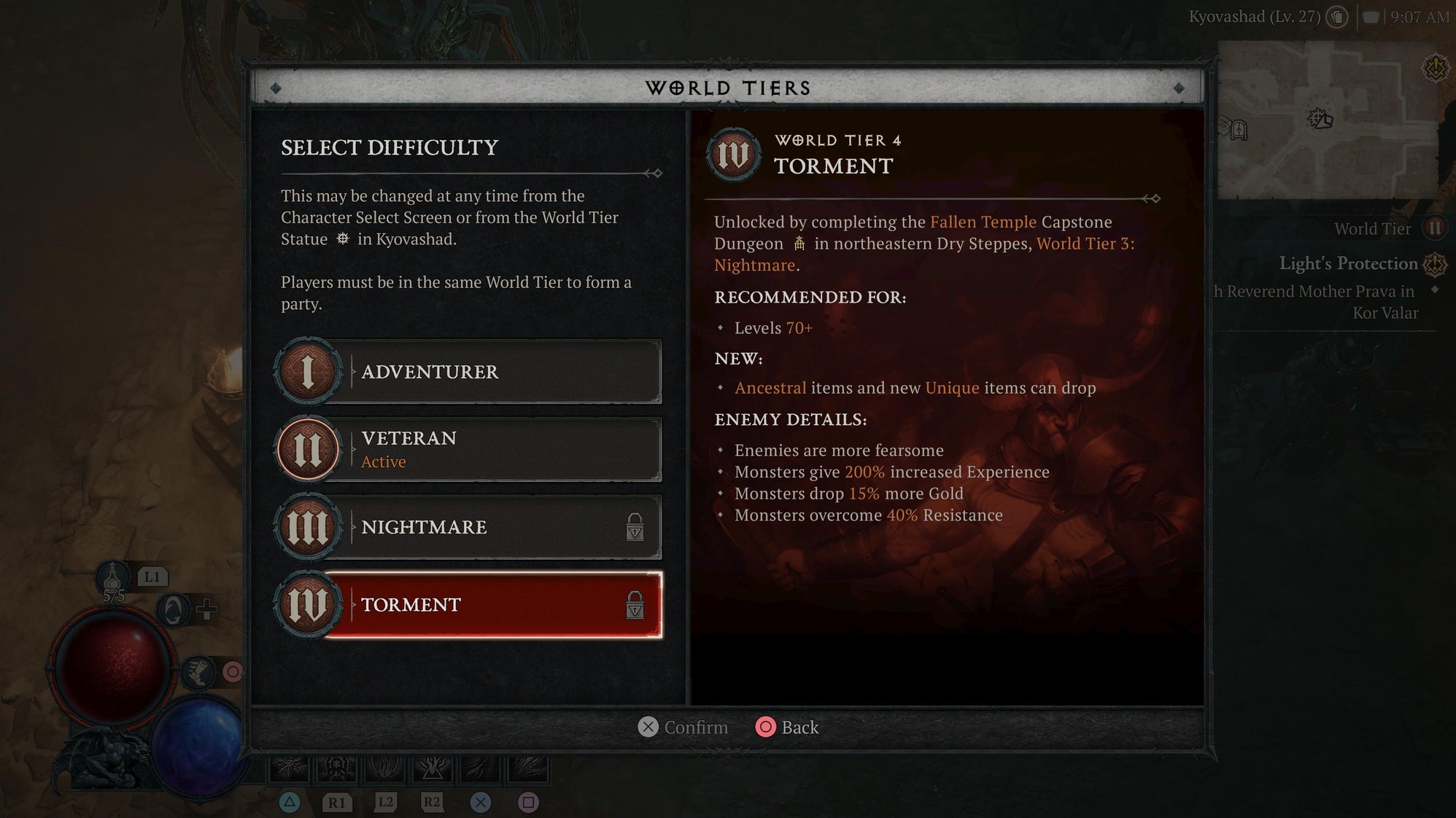Click the Tier III medallion icon beside Nightmare
Image resolution: width=1456 pixels, height=818 pixels.
(307, 526)
